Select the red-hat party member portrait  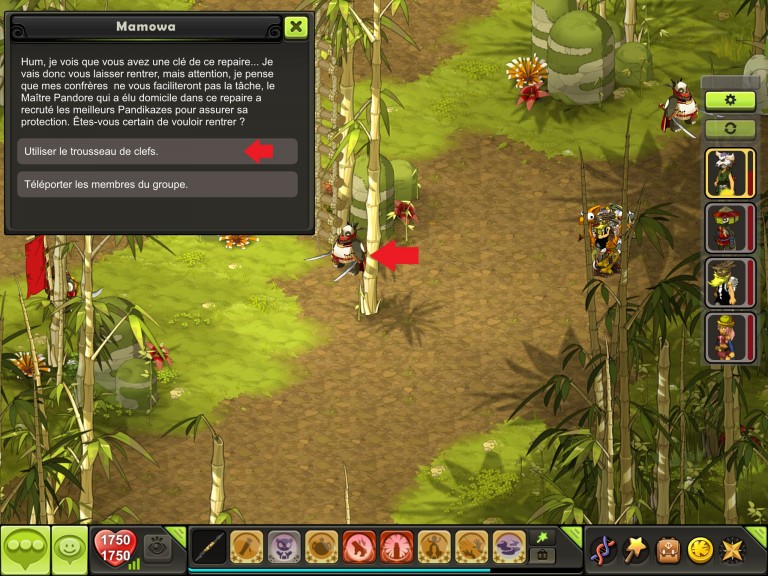pyautogui.click(x=723, y=227)
